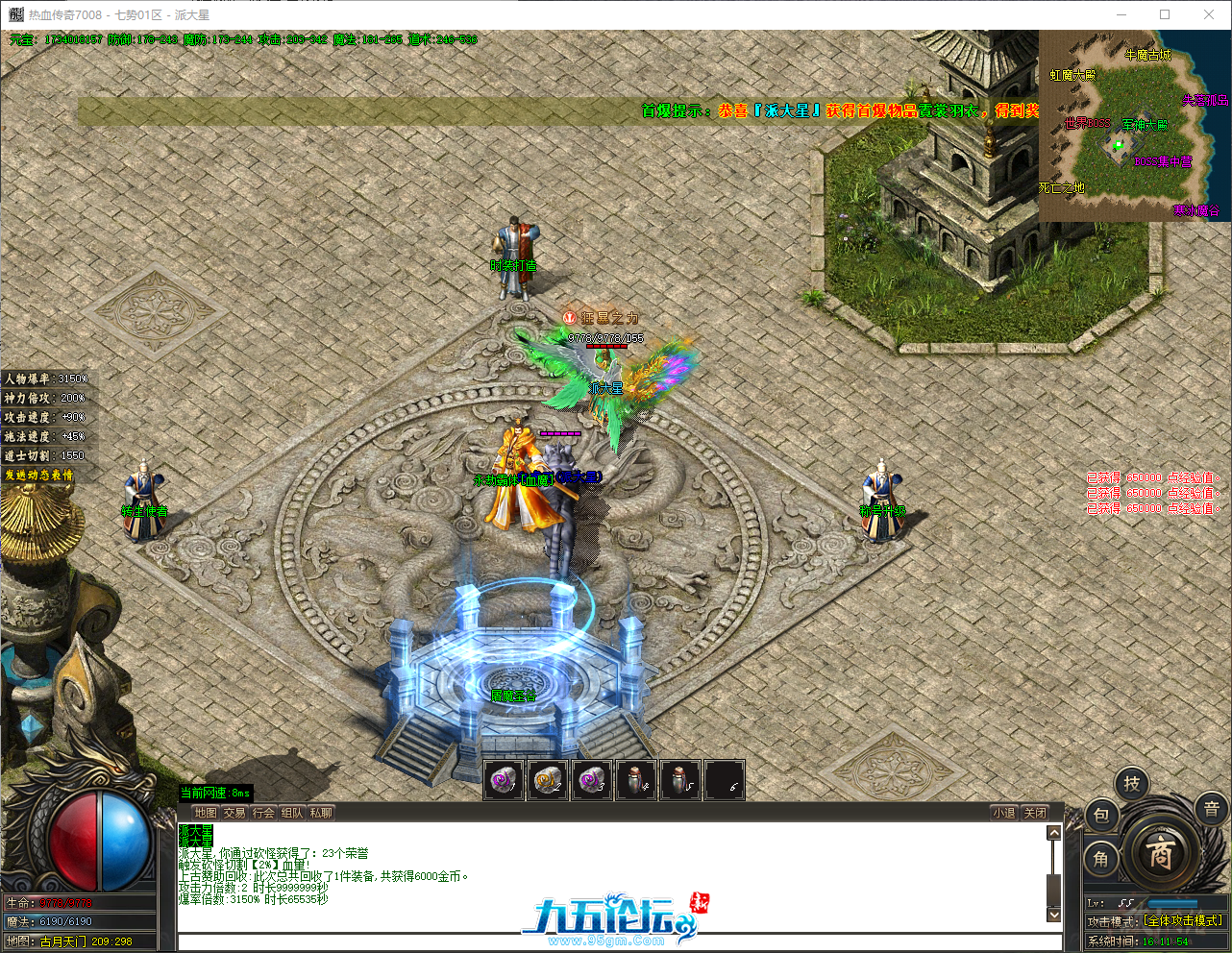Open sound settings with the 音 icon
This screenshot has height=953, width=1232.
(x=1209, y=807)
